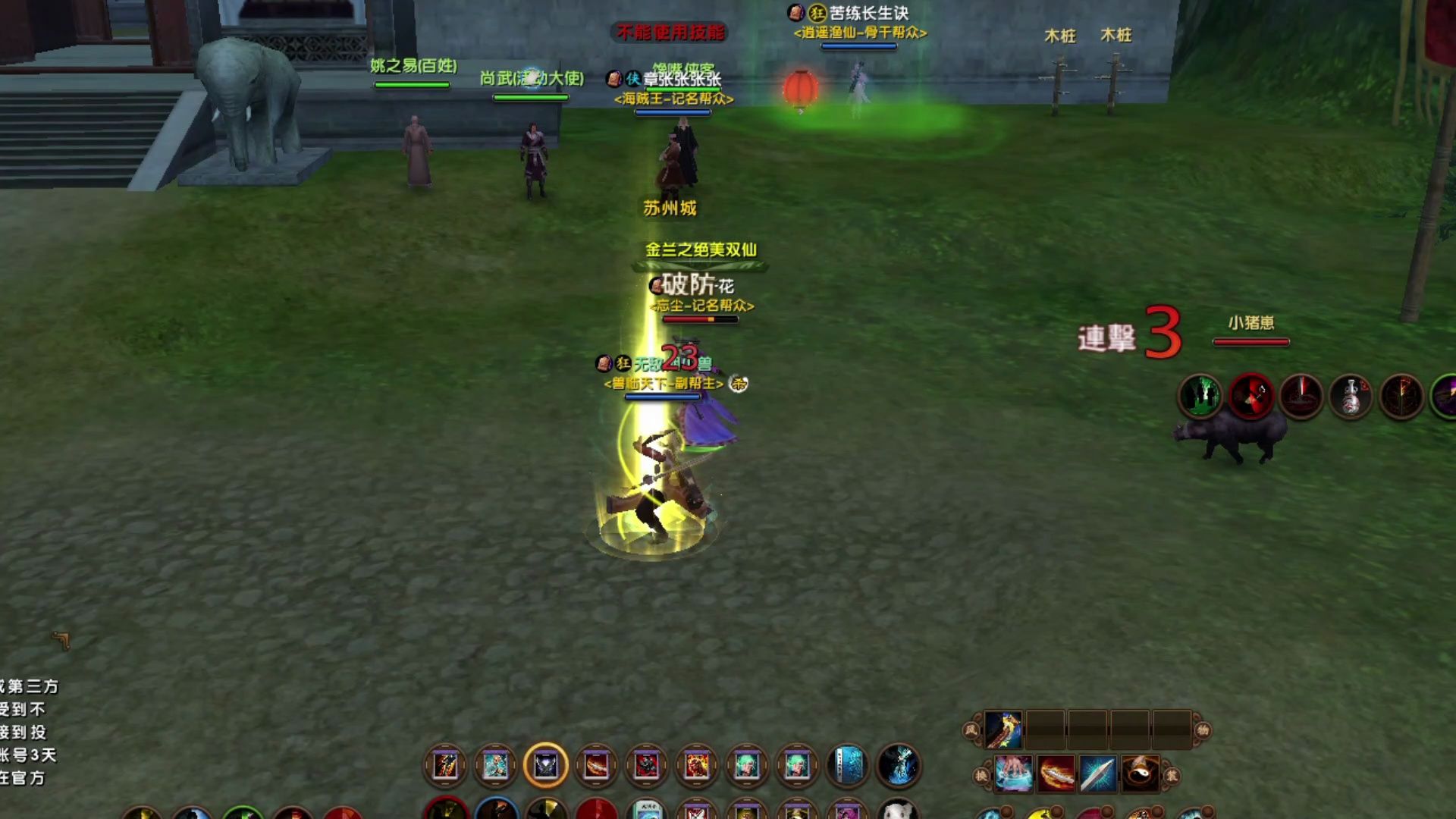Trigger the fiery red beast scroll skill
The width and height of the screenshot is (1456, 819).
pyautogui.click(x=696, y=766)
